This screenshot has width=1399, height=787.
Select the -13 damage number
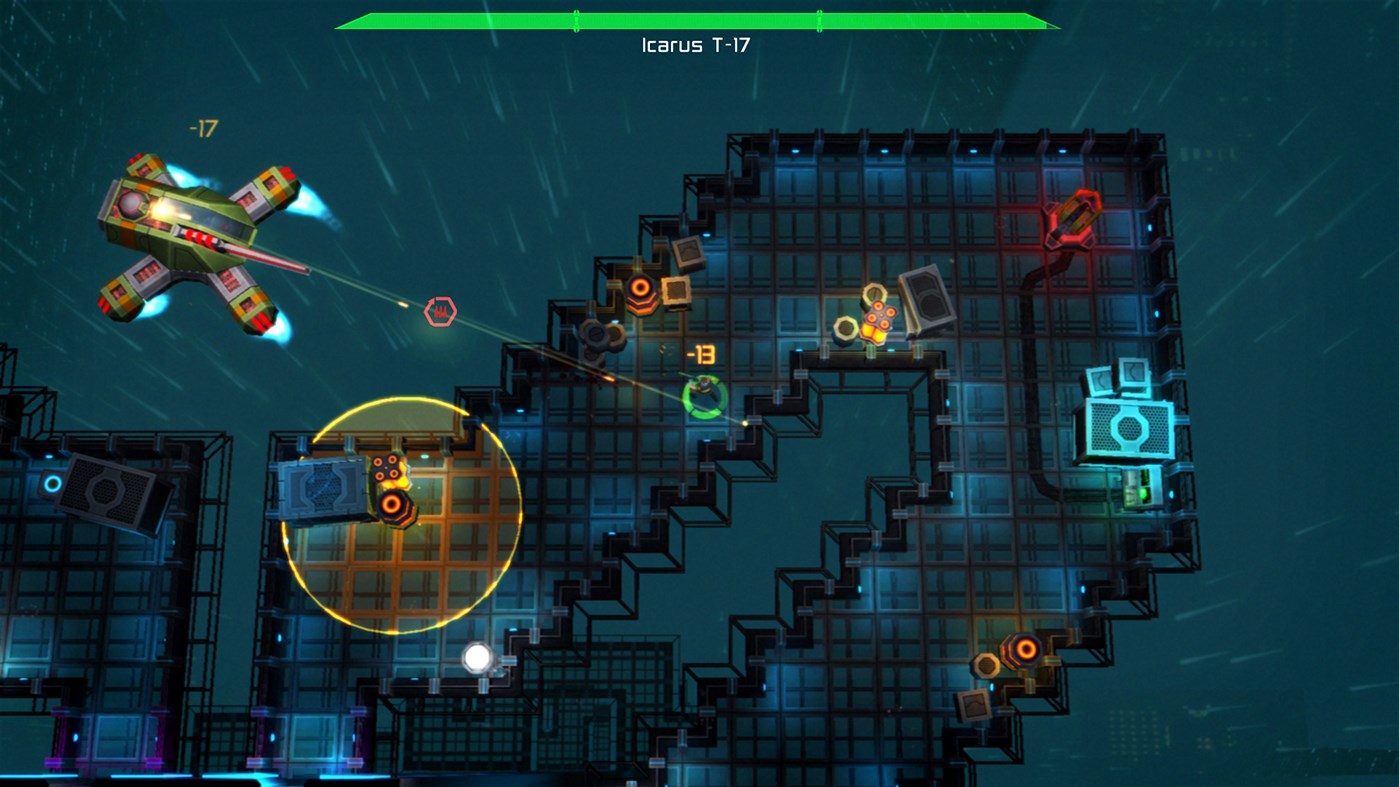[700, 352]
